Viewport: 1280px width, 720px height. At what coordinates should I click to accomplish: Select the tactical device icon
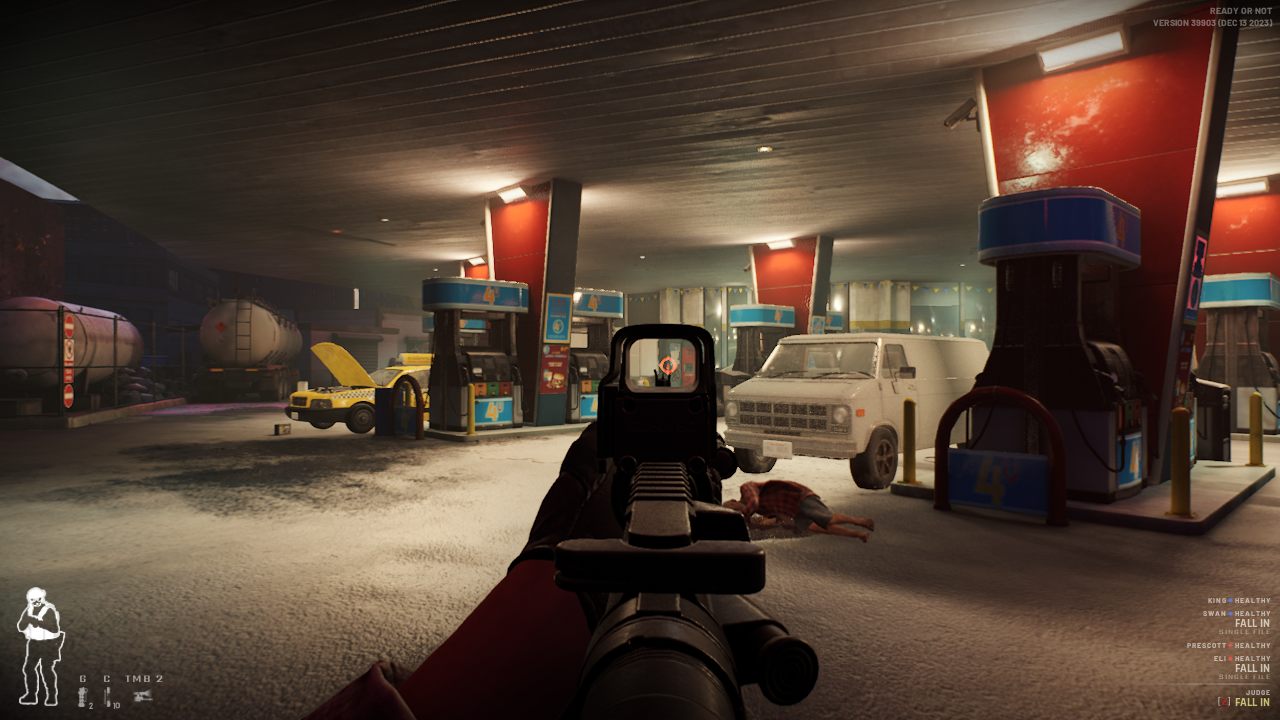click(143, 695)
